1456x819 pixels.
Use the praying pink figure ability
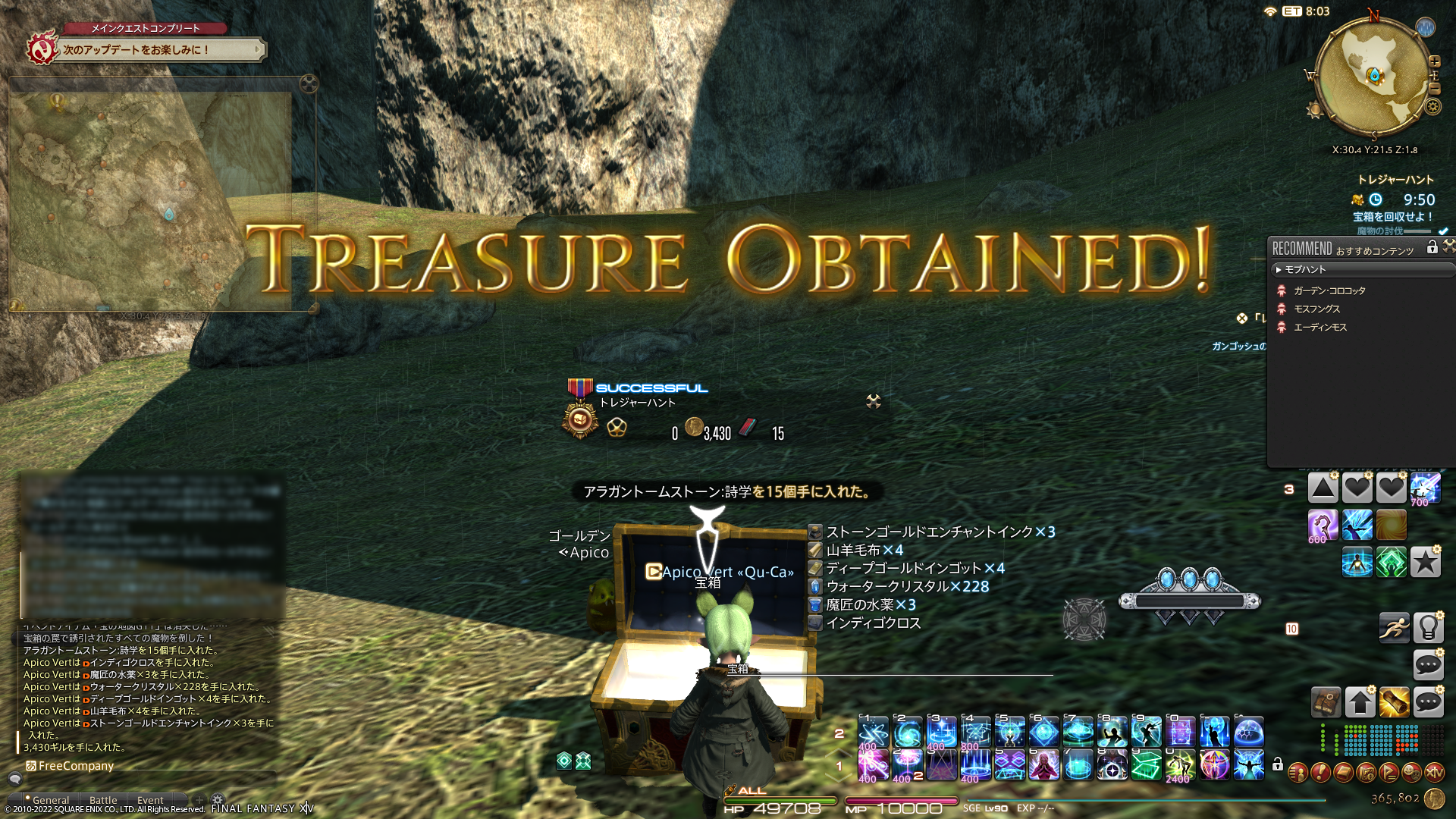1043,765
